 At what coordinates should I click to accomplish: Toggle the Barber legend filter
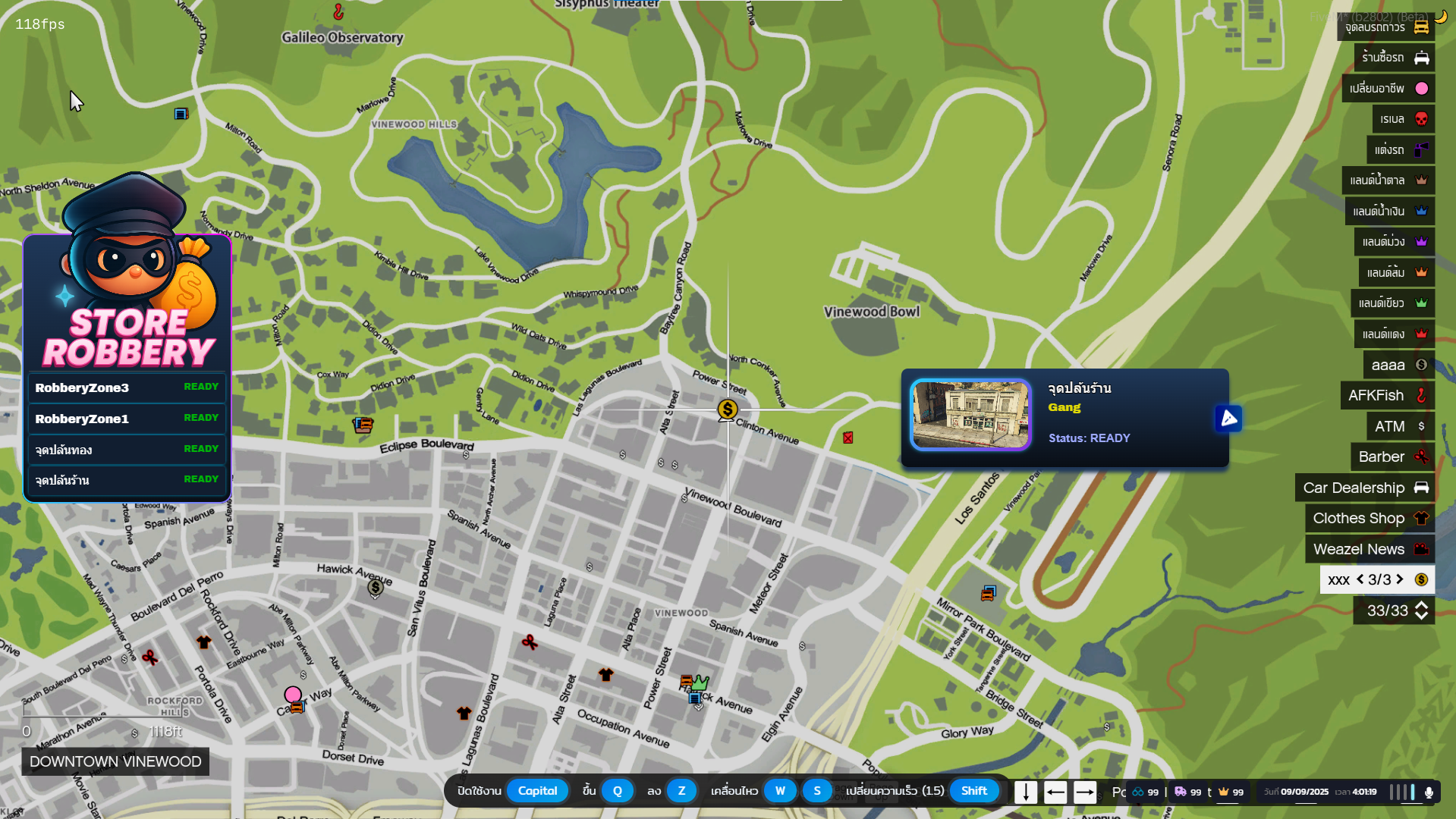[1392, 457]
